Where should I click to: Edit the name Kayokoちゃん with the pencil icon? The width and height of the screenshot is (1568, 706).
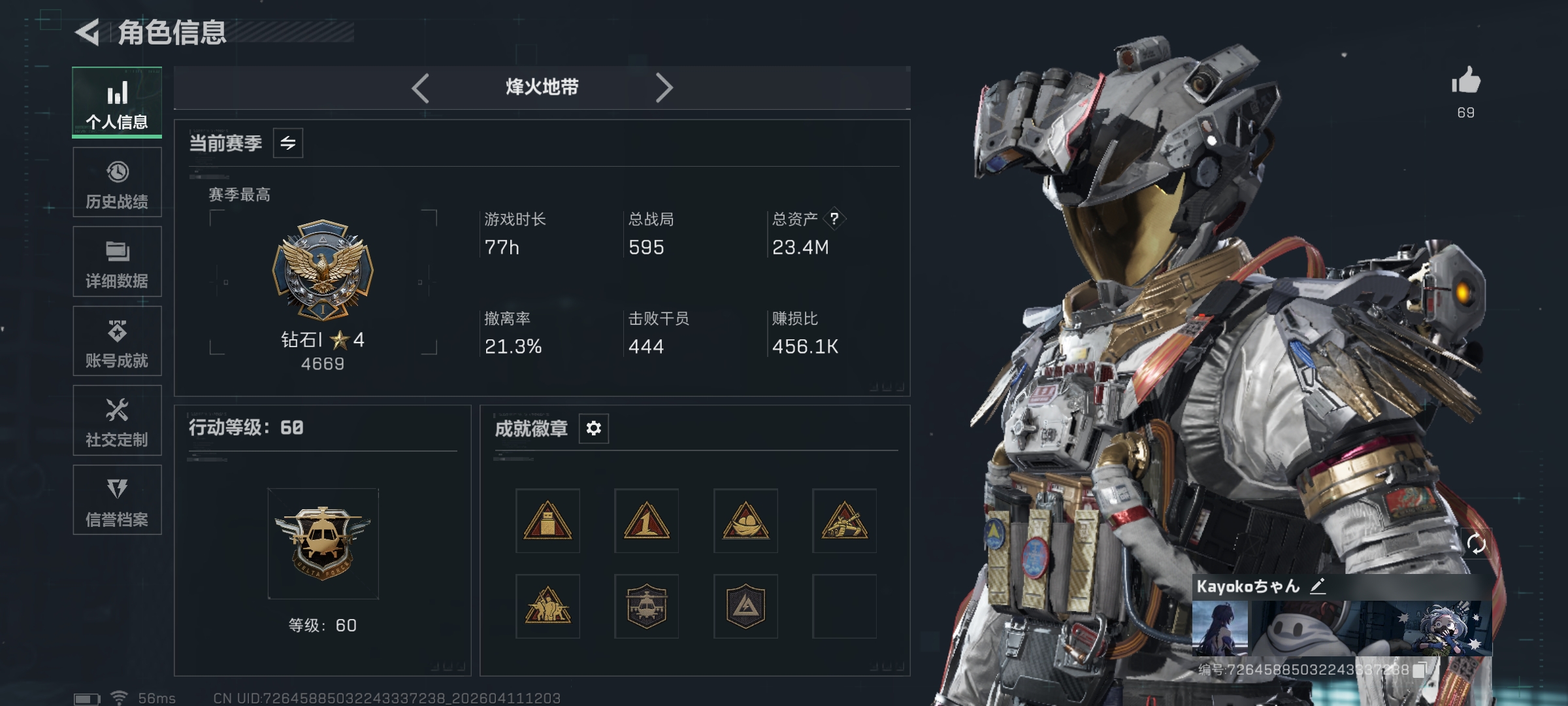pyautogui.click(x=1318, y=586)
